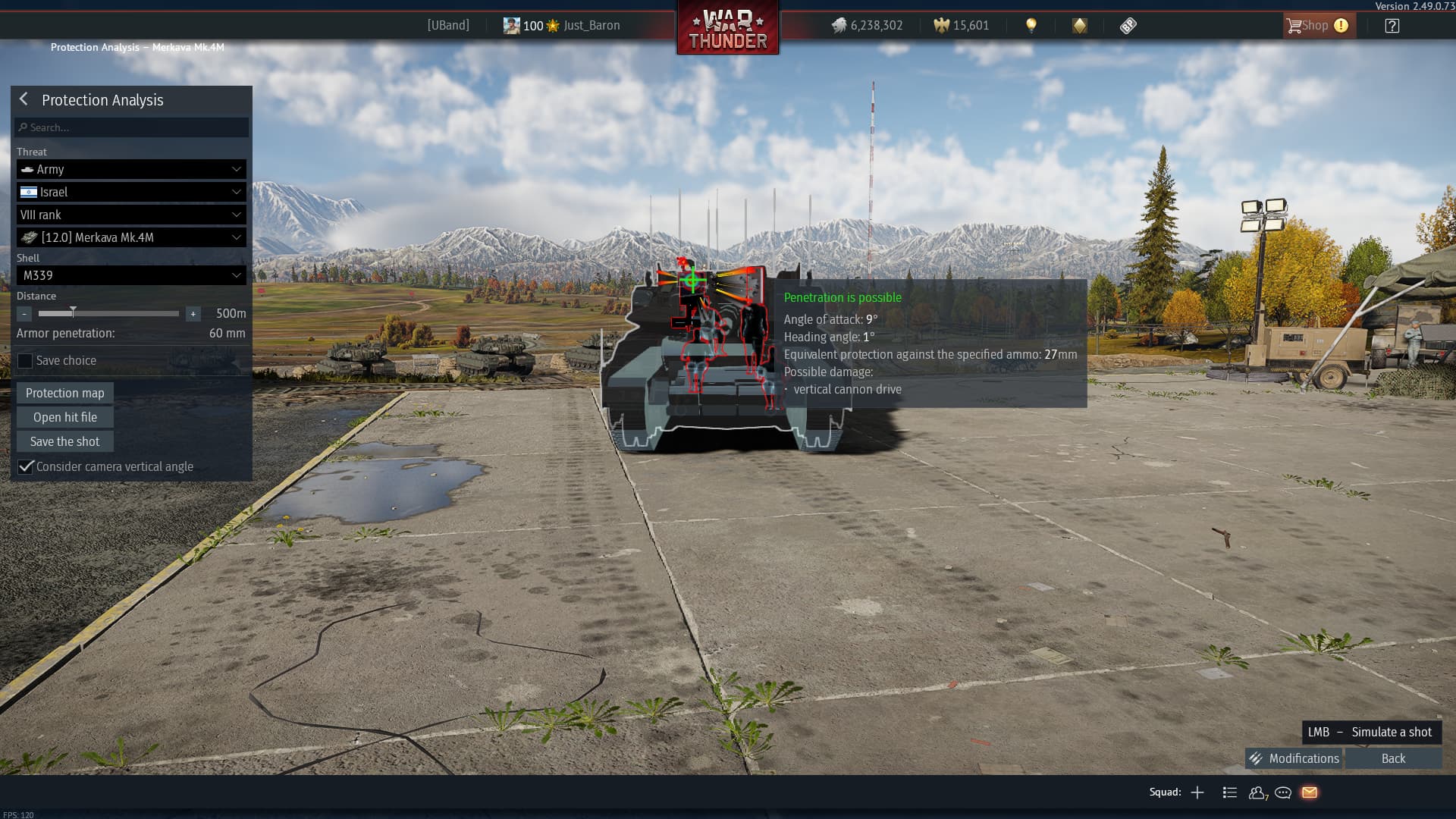This screenshot has height=819, width=1456.
Task: Click the Search input field
Action: (132, 127)
